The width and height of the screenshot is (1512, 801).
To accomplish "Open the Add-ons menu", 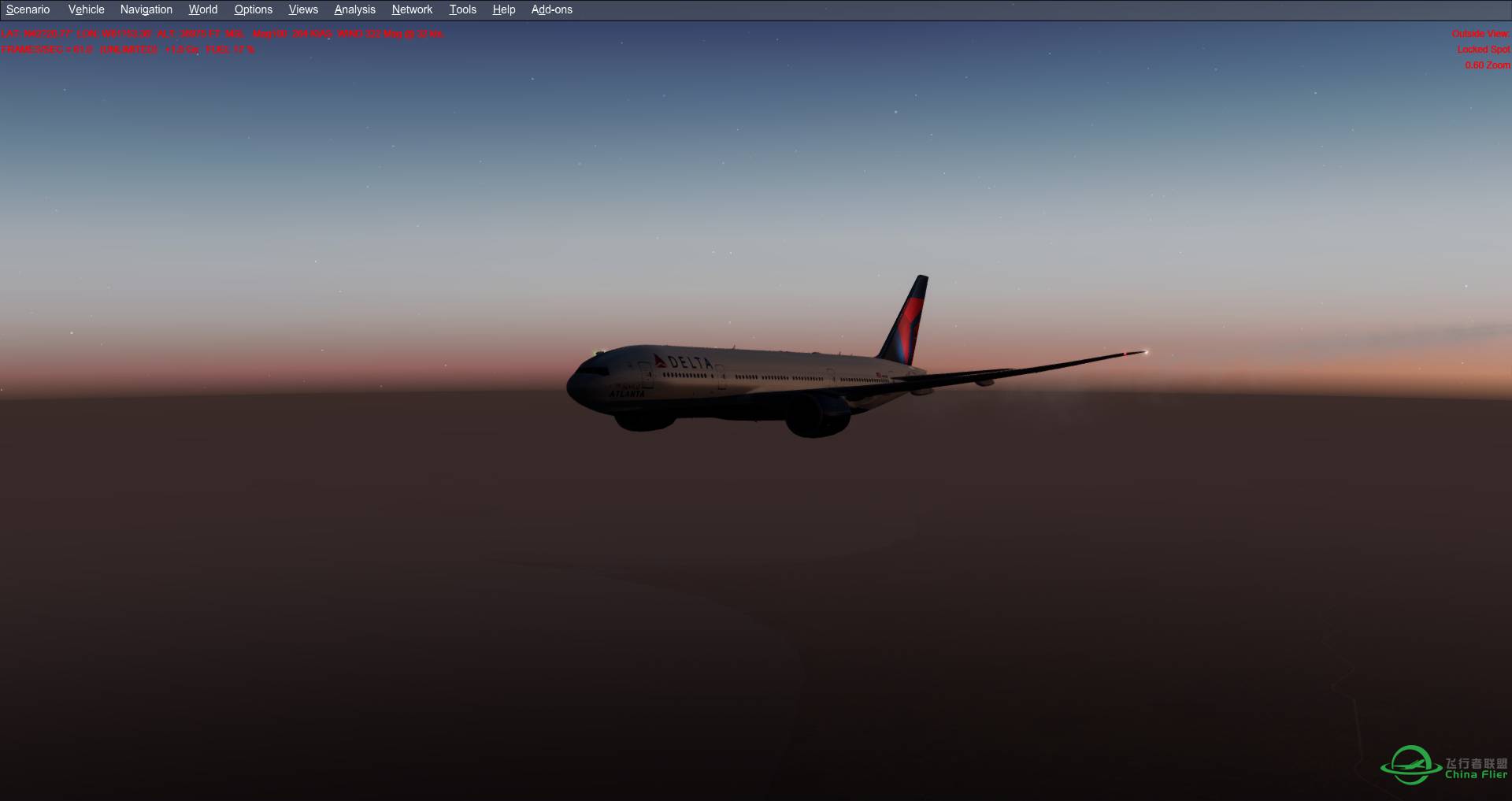I will click(550, 9).
